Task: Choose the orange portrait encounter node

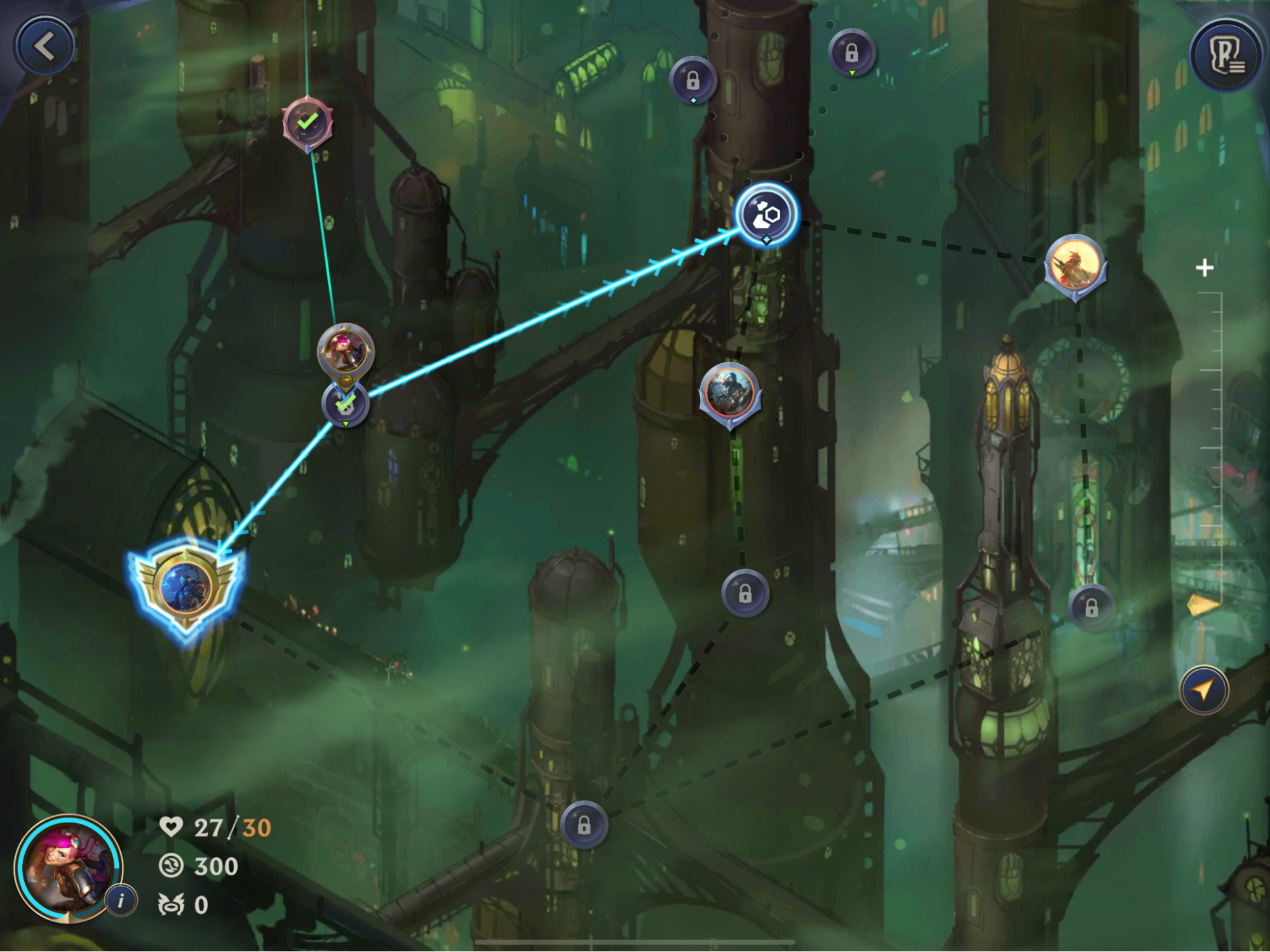Action: (x=1075, y=264)
